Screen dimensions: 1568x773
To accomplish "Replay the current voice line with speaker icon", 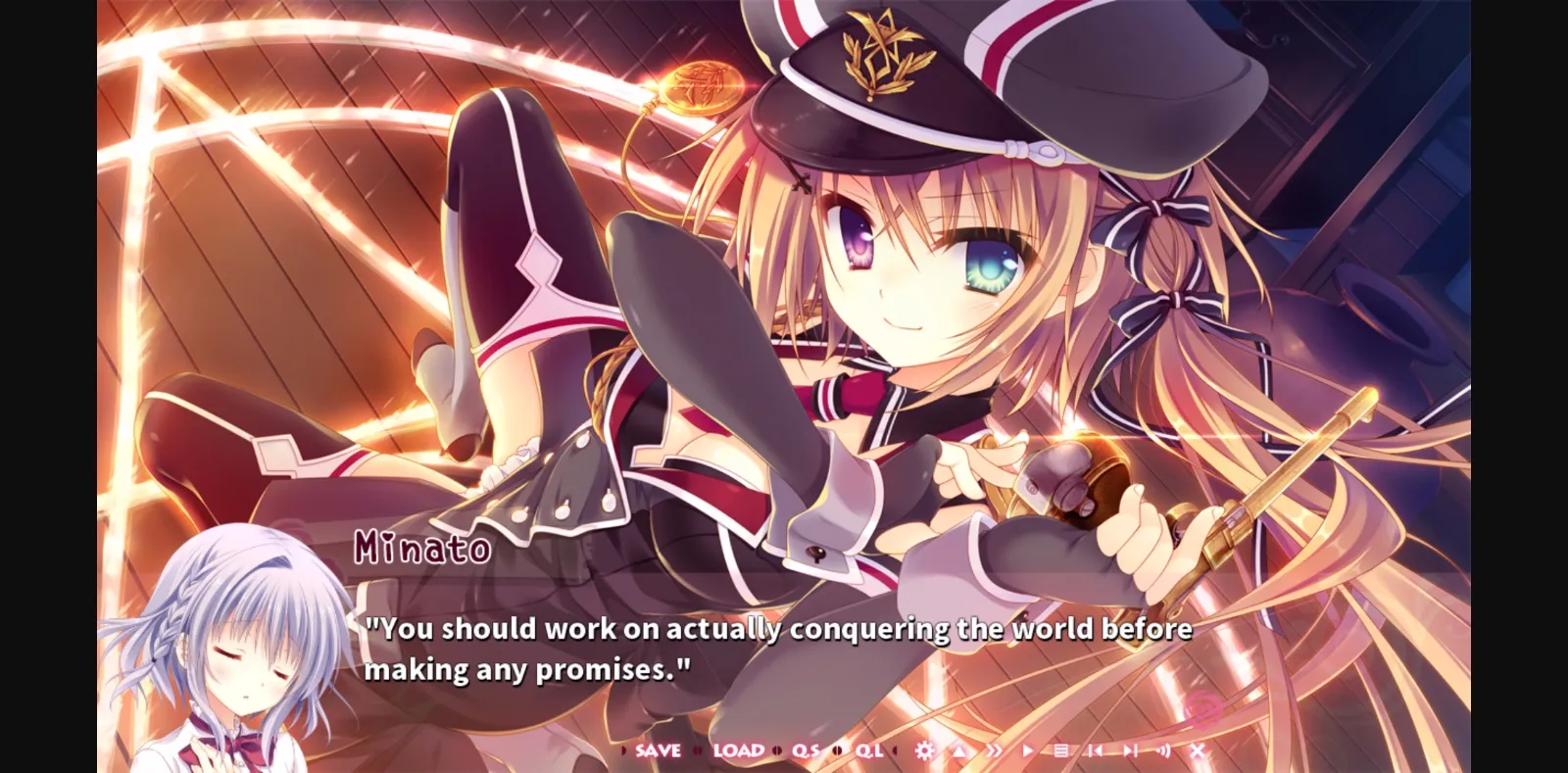I will (1163, 750).
